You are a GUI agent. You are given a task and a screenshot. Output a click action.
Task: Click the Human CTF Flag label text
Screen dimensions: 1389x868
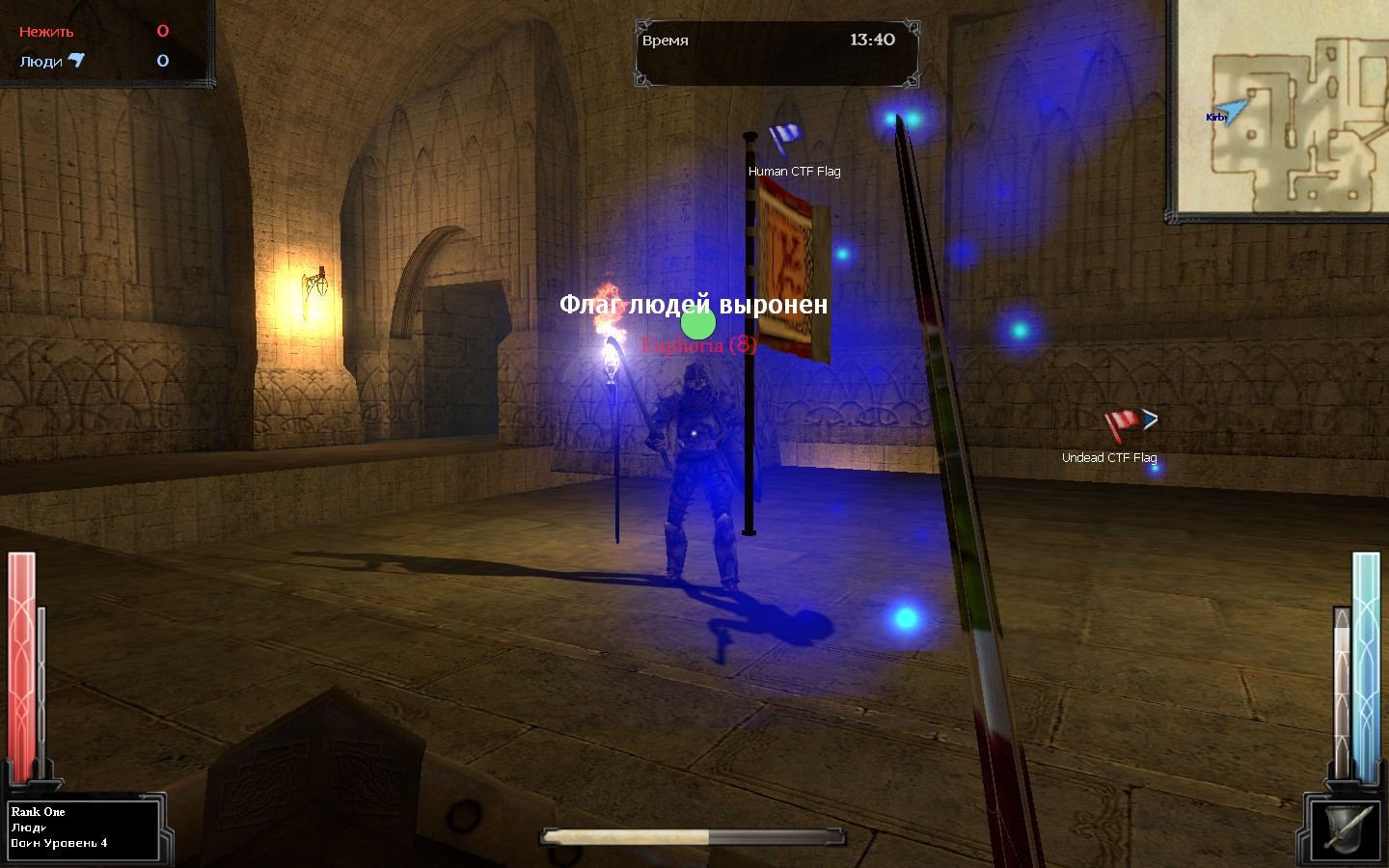pyautogui.click(x=793, y=171)
